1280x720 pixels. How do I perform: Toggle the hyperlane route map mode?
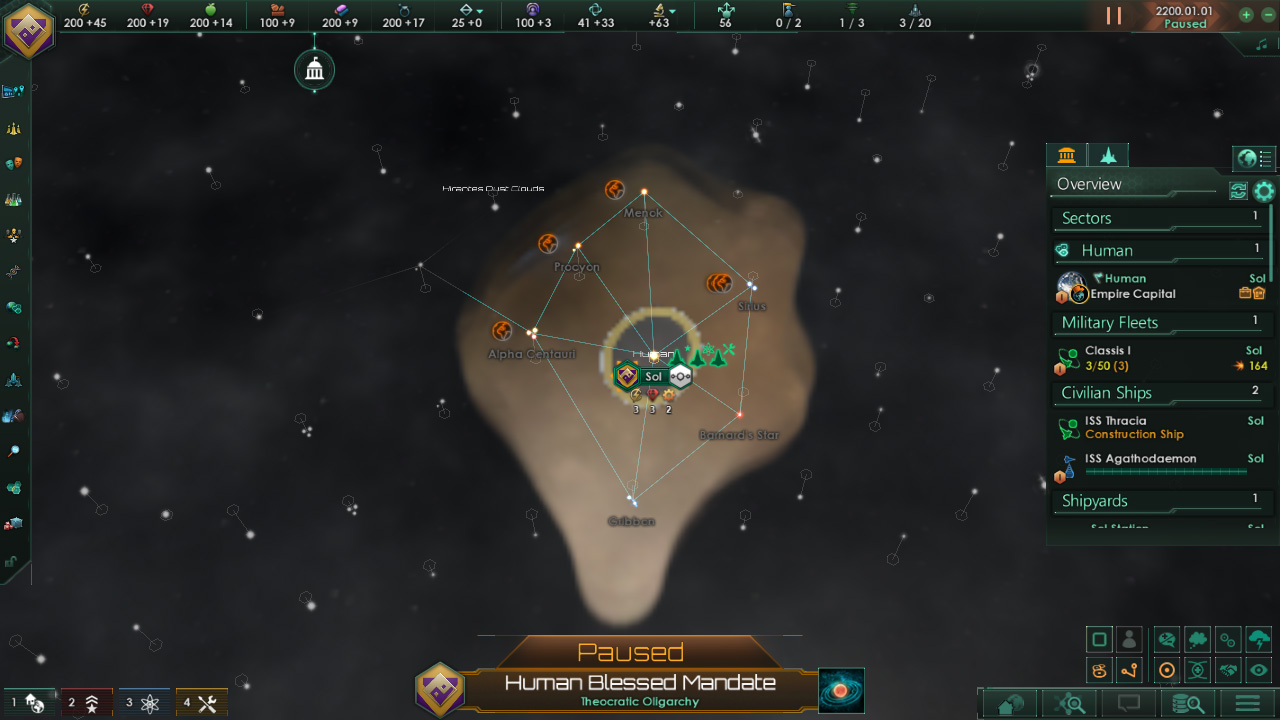(1131, 670)
